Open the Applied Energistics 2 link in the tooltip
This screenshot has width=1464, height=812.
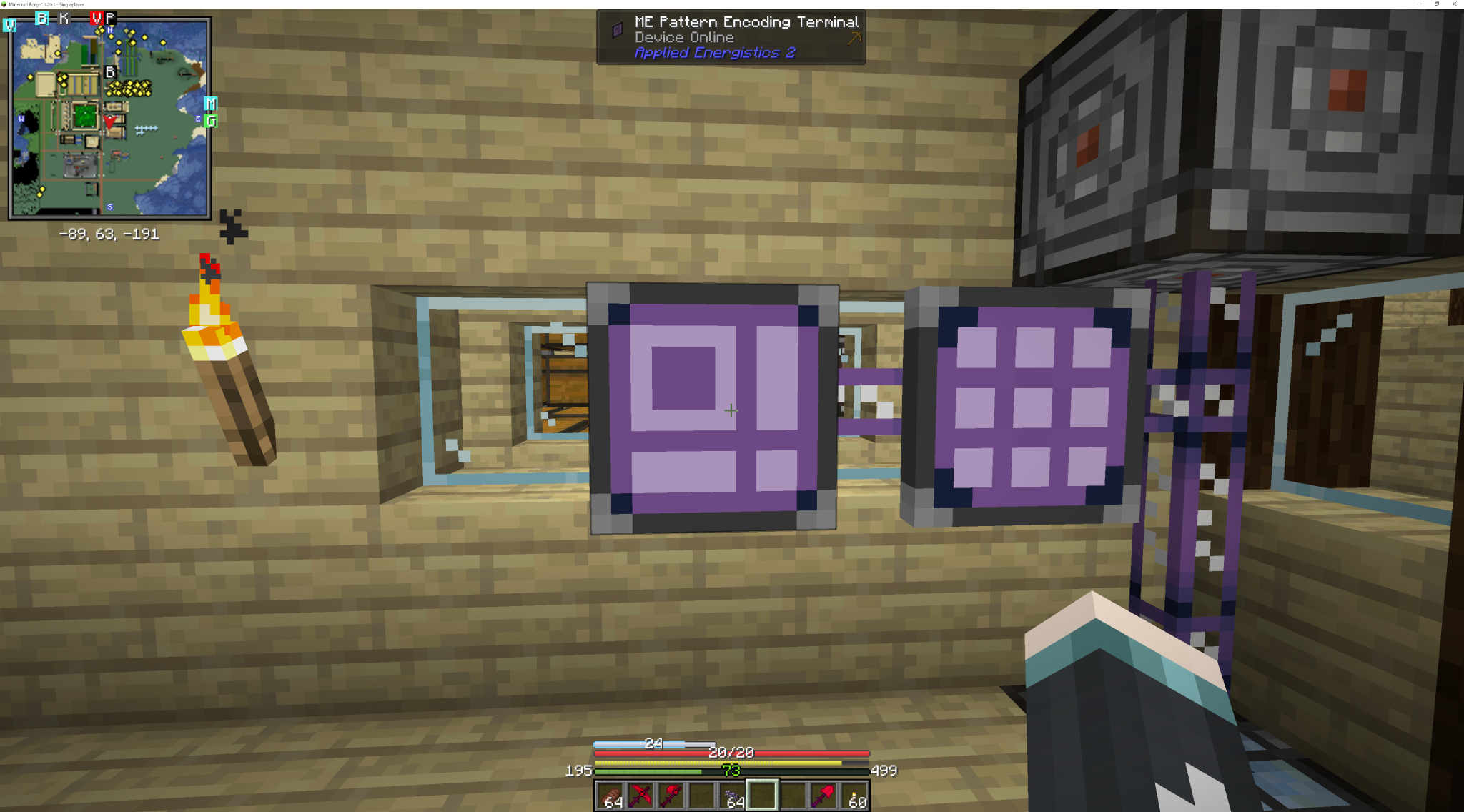pos(716,53)
